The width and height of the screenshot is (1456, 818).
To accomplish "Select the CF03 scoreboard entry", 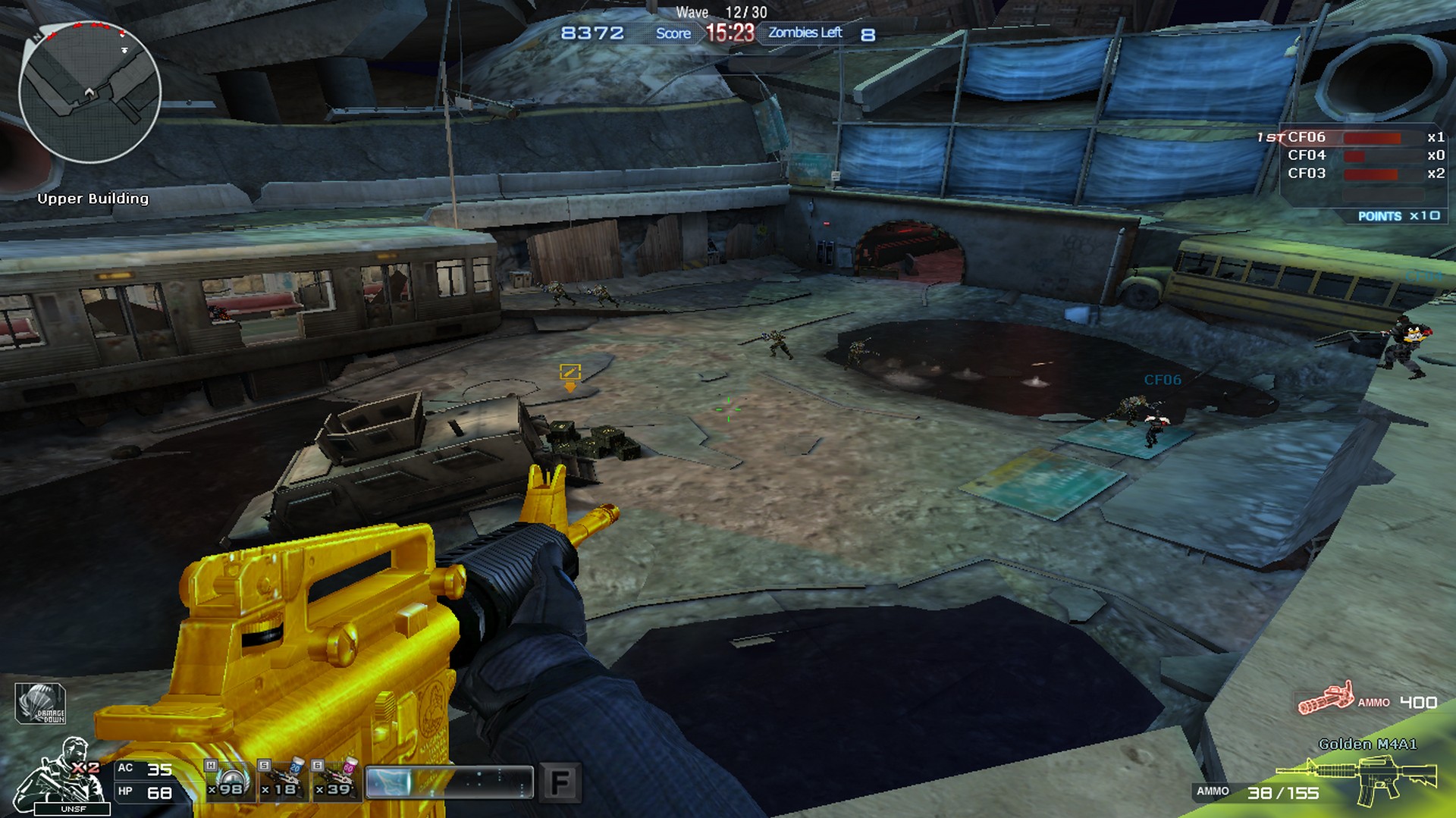I will click(x=1306, y=173).
